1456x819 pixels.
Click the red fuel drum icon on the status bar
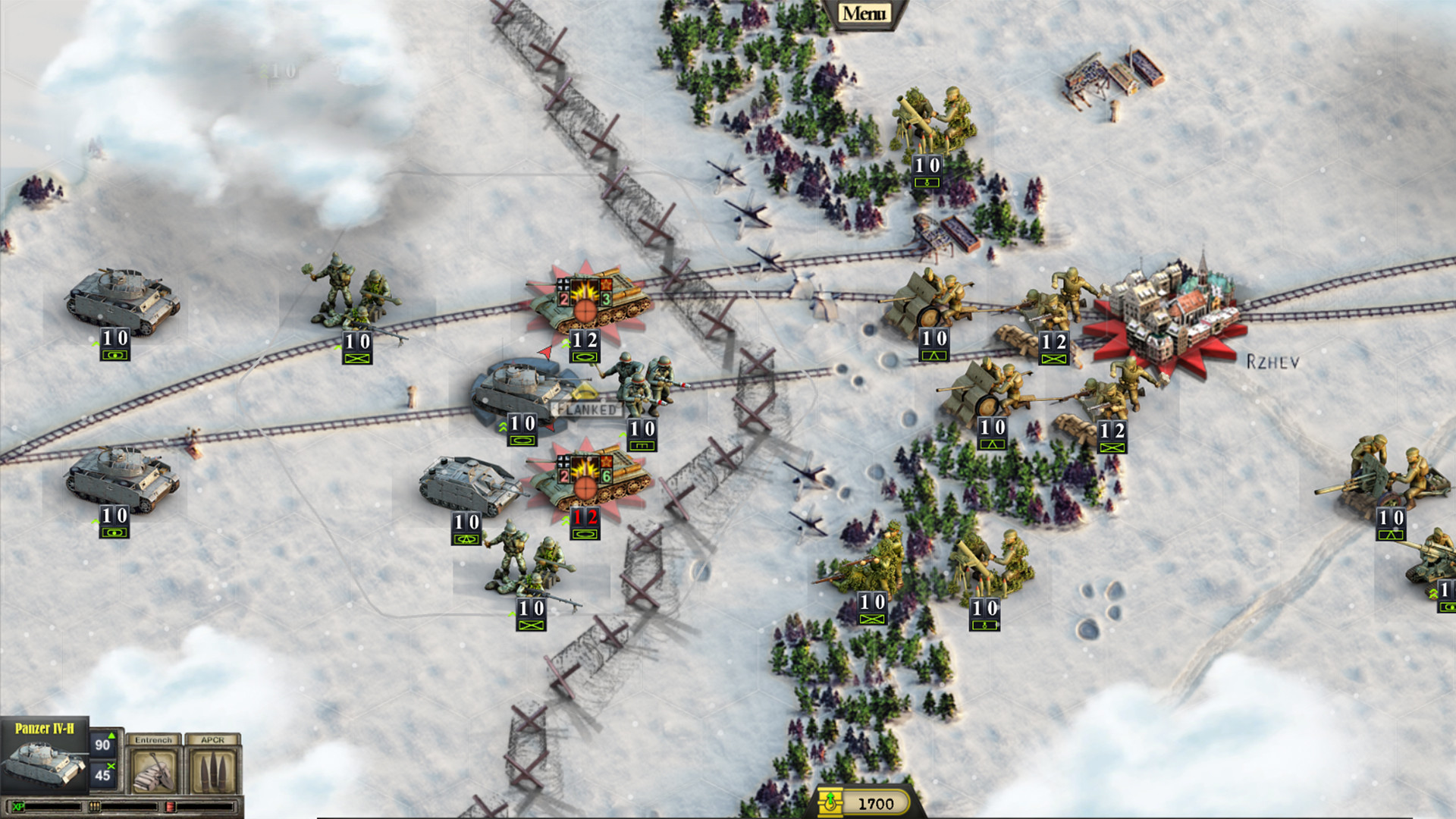coord(171,808)
